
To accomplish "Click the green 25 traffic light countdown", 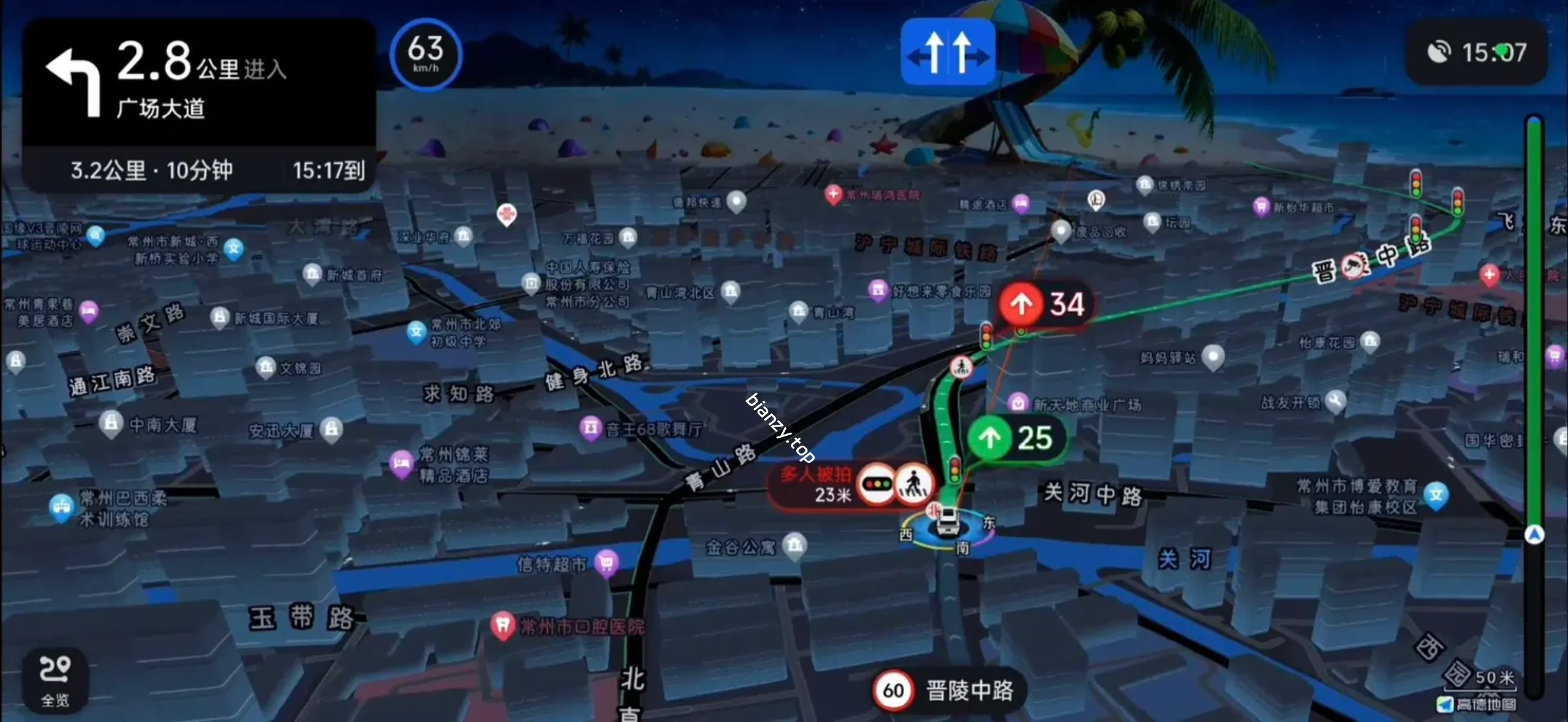I will click(1017, 438).
